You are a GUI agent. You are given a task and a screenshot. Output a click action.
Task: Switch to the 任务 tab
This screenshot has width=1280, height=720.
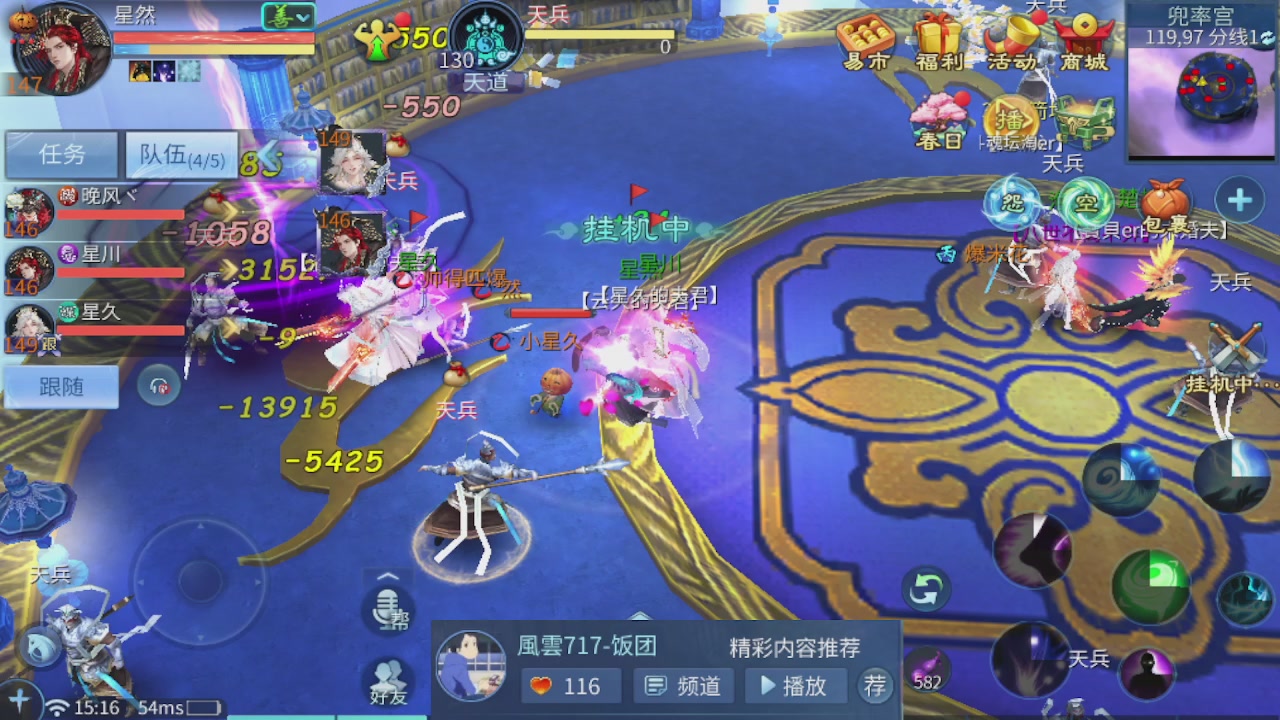click(60, 155)
